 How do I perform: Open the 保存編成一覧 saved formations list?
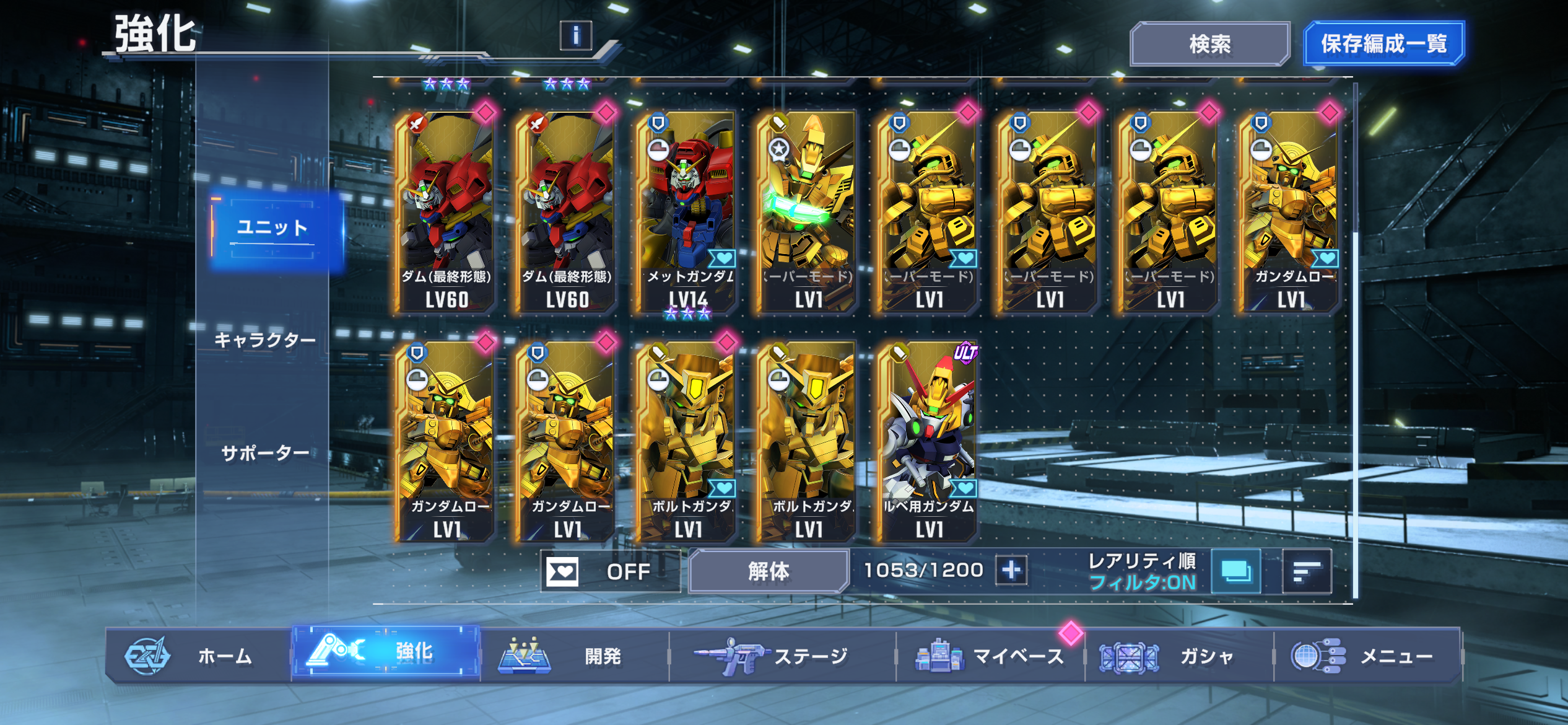tap(1383, 43)
